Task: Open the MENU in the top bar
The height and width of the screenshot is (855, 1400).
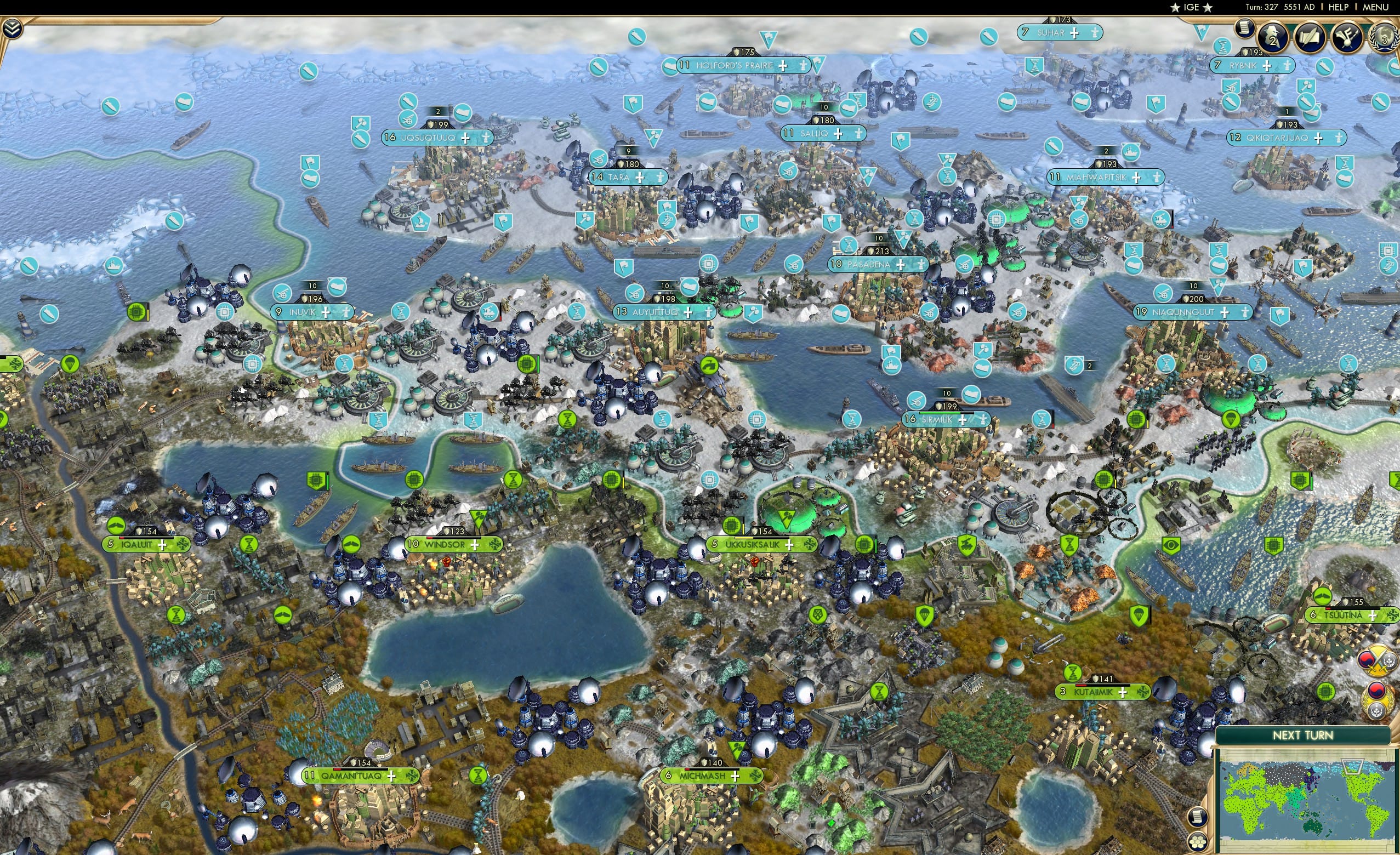Action: [1375, 7]
